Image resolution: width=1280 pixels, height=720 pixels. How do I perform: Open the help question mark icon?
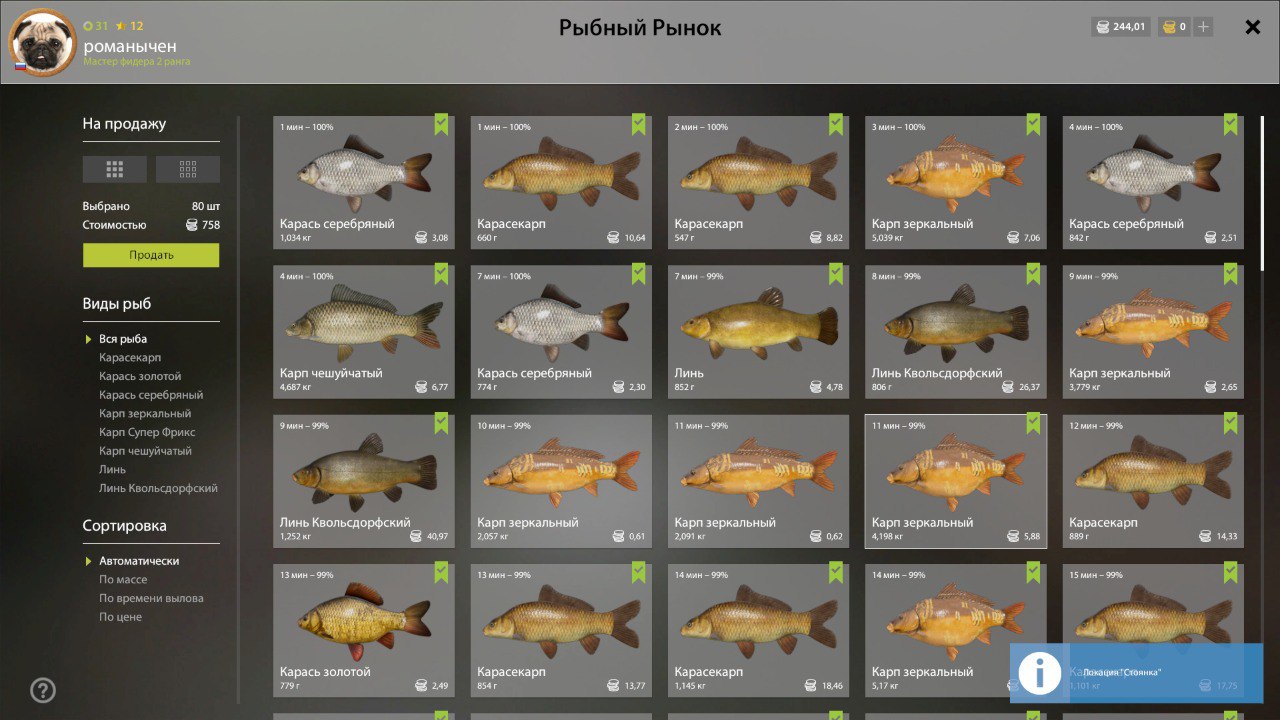pos(43,690)
